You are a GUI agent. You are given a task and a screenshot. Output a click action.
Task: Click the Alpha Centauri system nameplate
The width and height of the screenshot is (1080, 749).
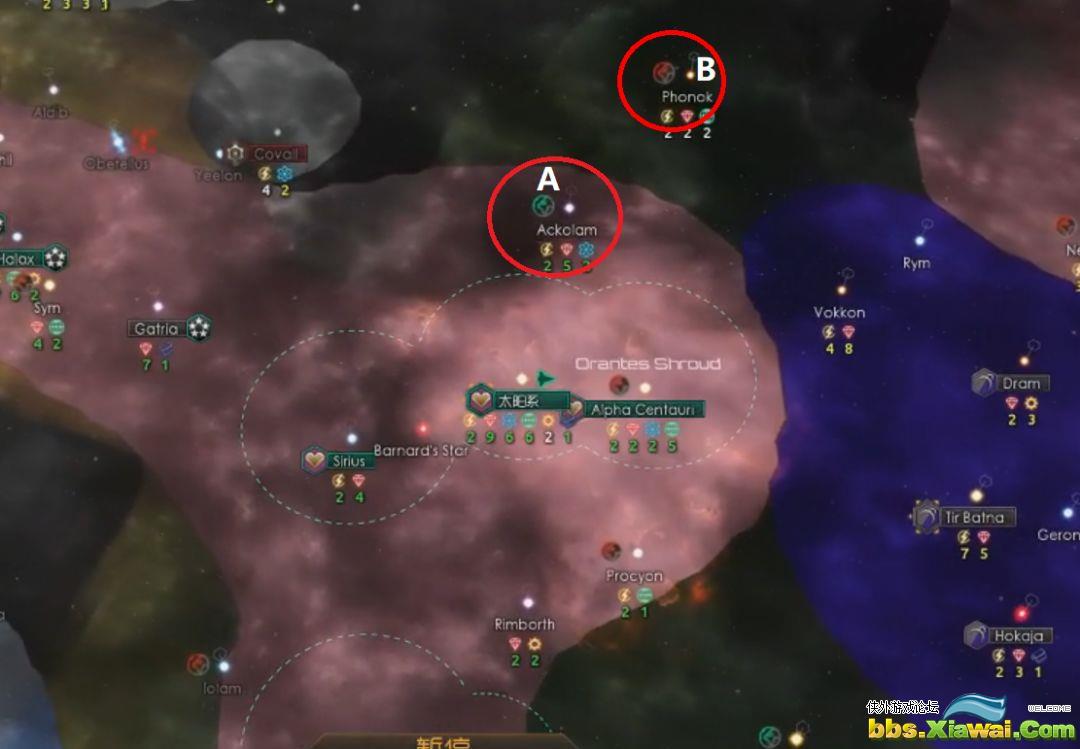point(645,409)
